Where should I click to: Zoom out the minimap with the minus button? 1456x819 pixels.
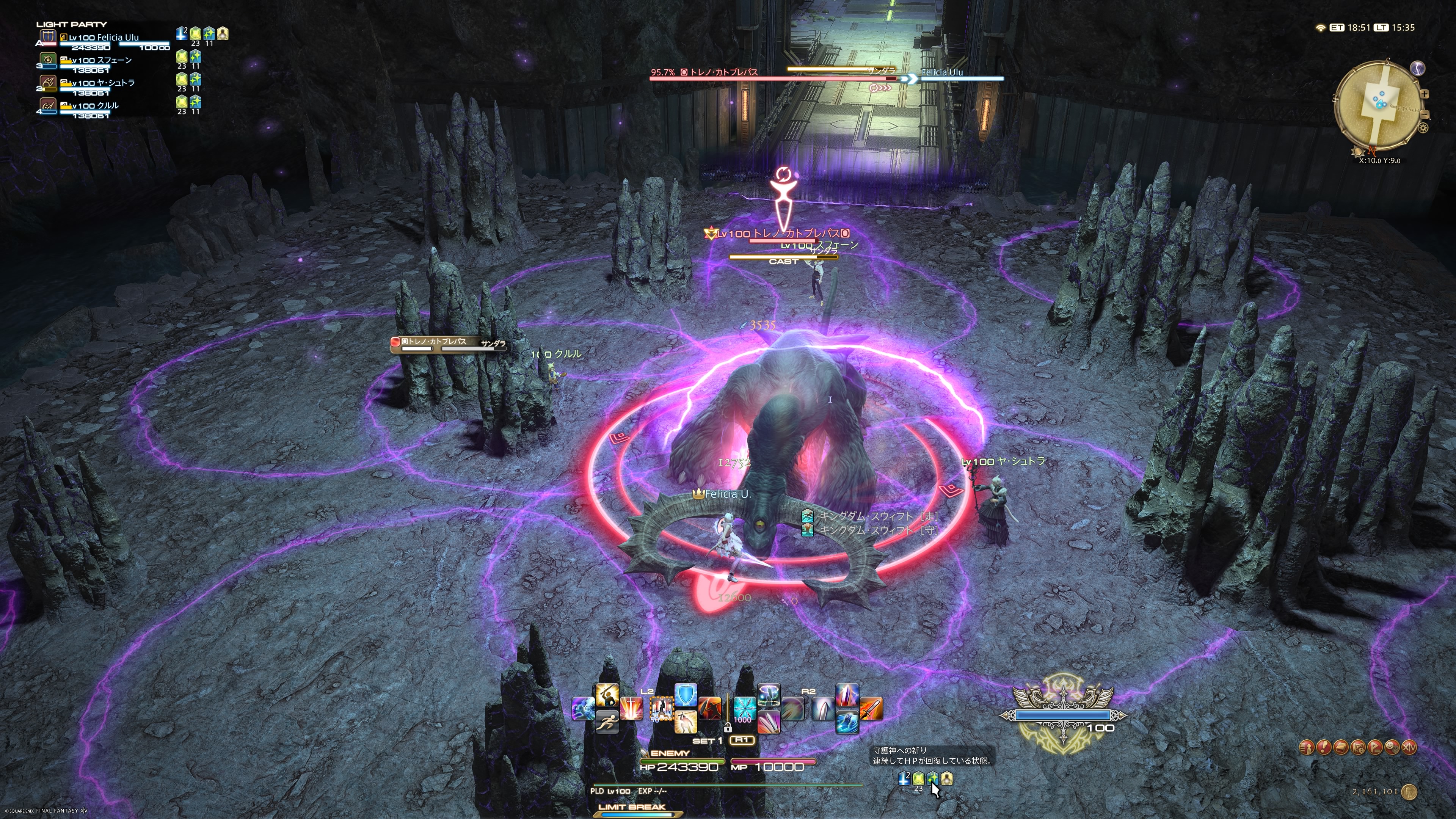tap(1425, 115)
